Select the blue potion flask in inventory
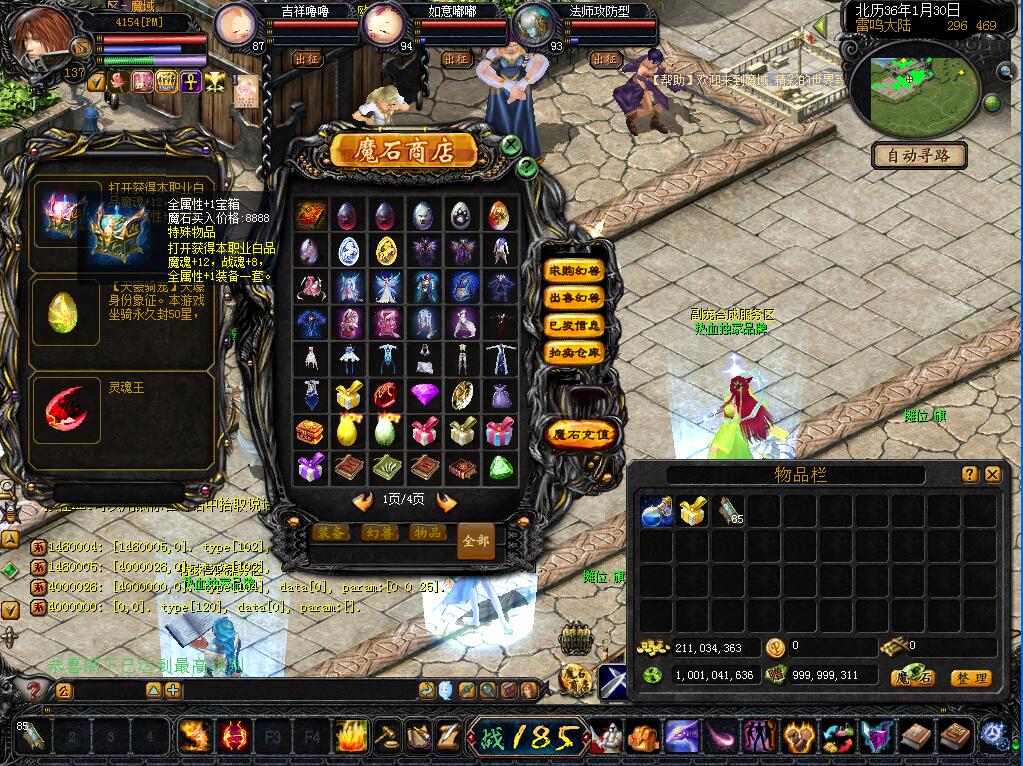 (x=656, y=512)
